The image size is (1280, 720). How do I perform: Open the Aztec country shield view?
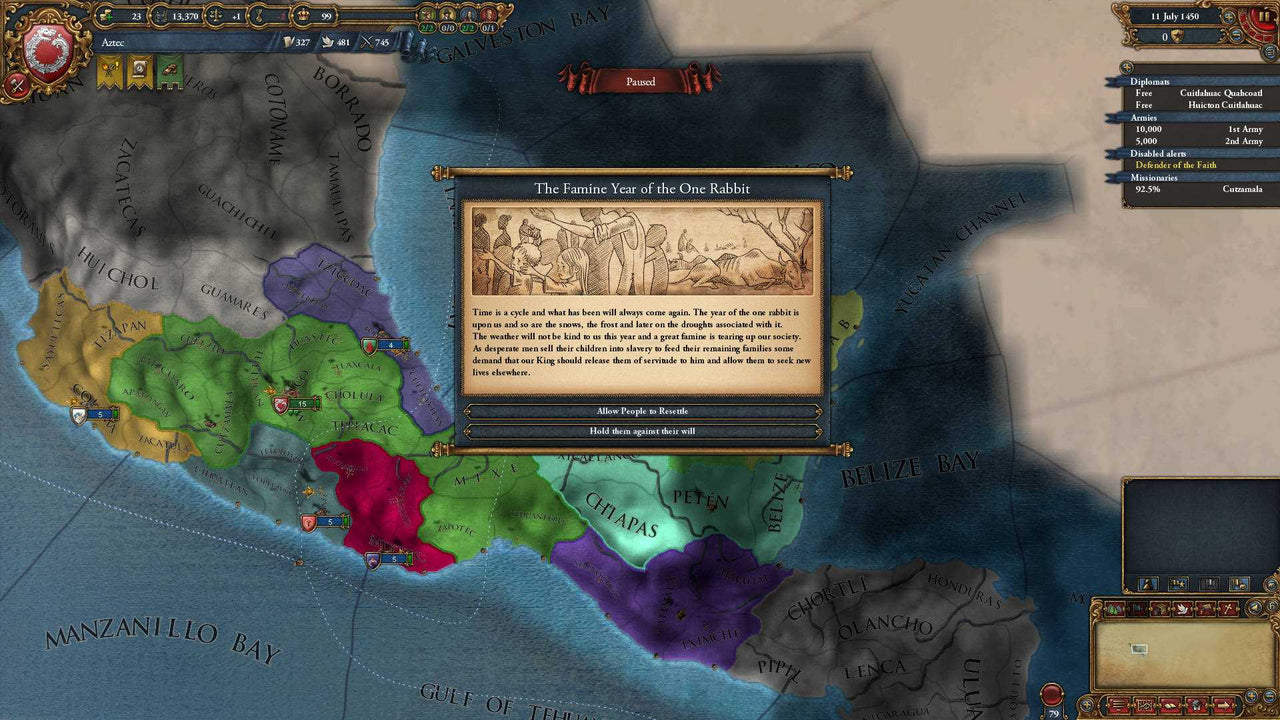point(47,48)
